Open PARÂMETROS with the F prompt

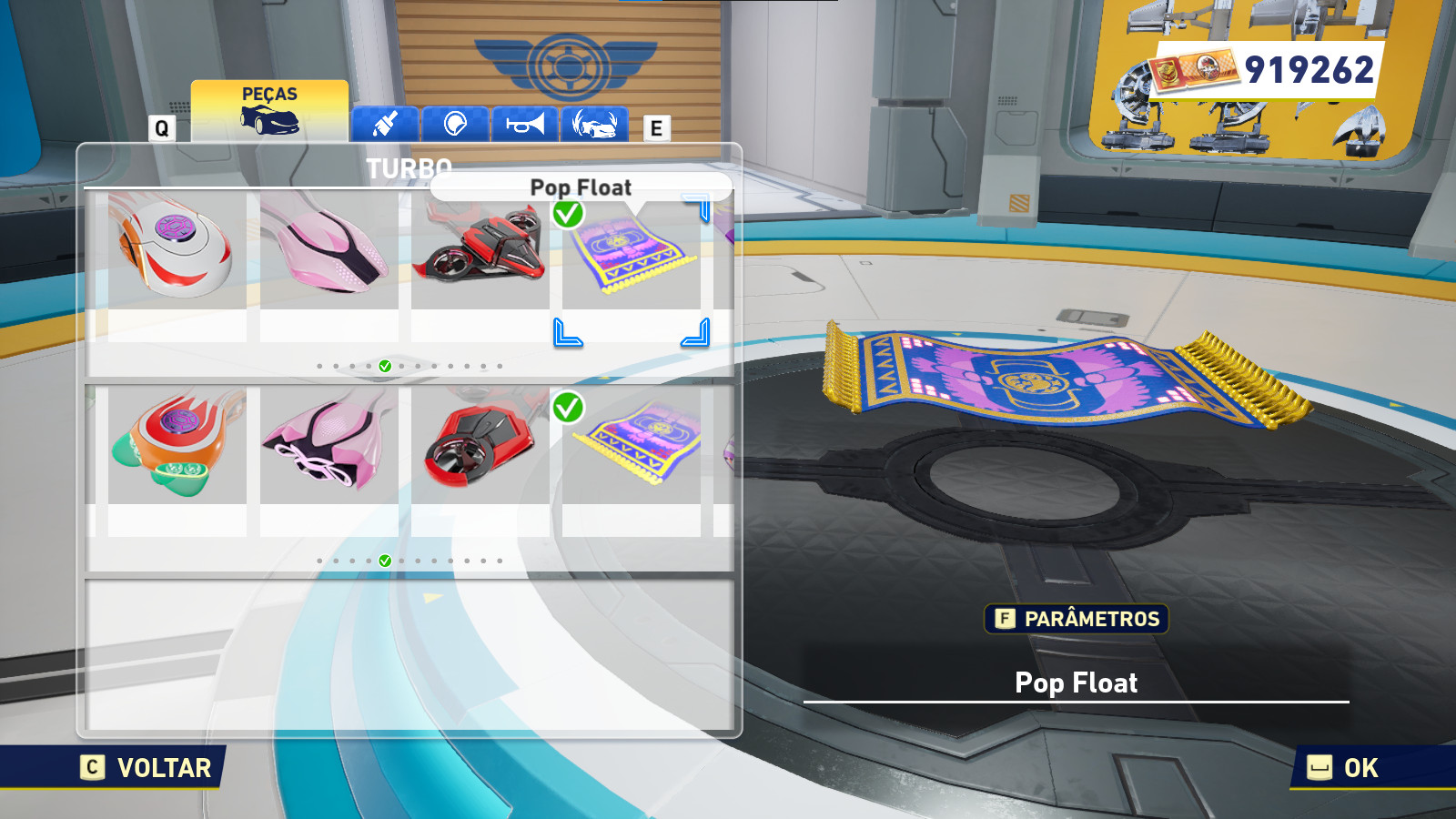[1075, 621]
